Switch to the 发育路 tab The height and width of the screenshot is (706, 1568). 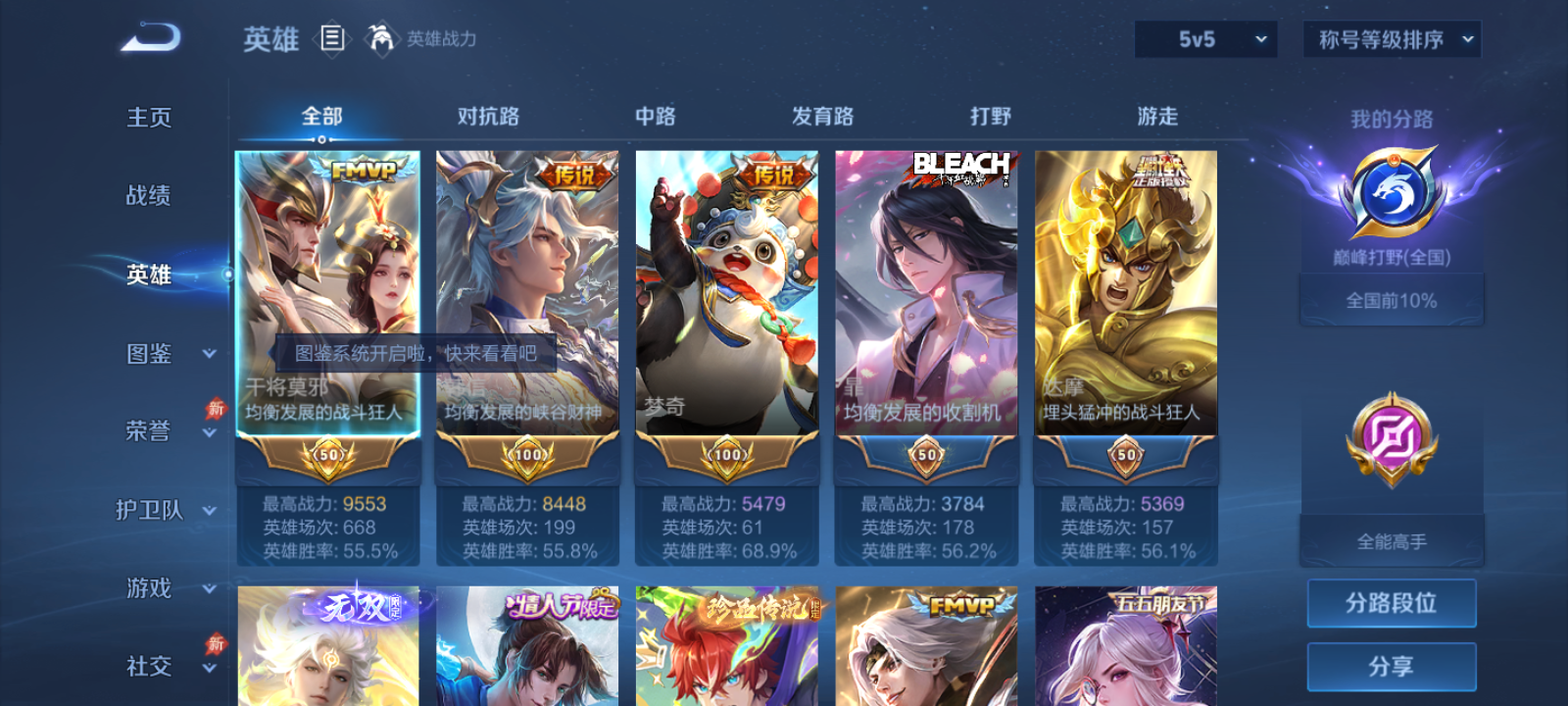821,116
